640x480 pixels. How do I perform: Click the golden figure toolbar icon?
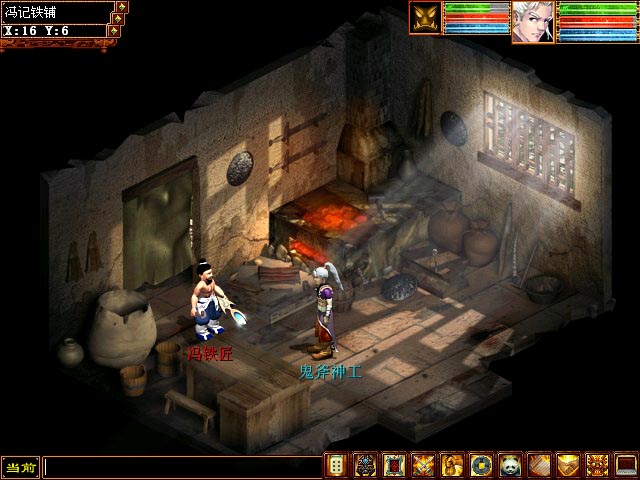(x=453, y=465)
